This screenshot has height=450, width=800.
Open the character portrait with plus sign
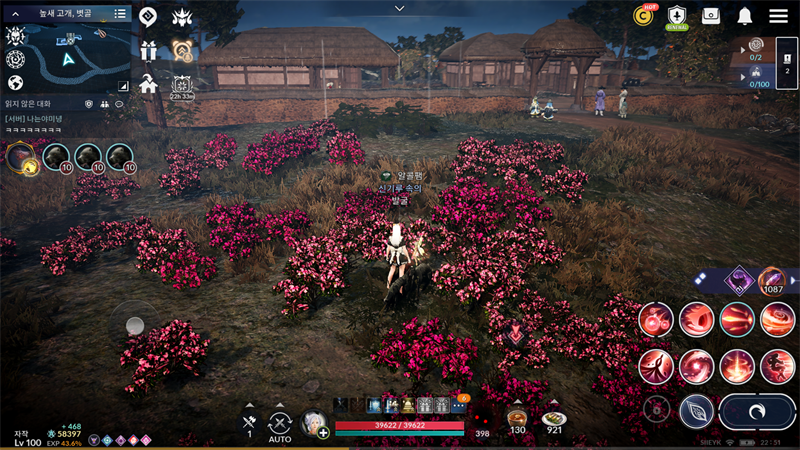point(315,424)
